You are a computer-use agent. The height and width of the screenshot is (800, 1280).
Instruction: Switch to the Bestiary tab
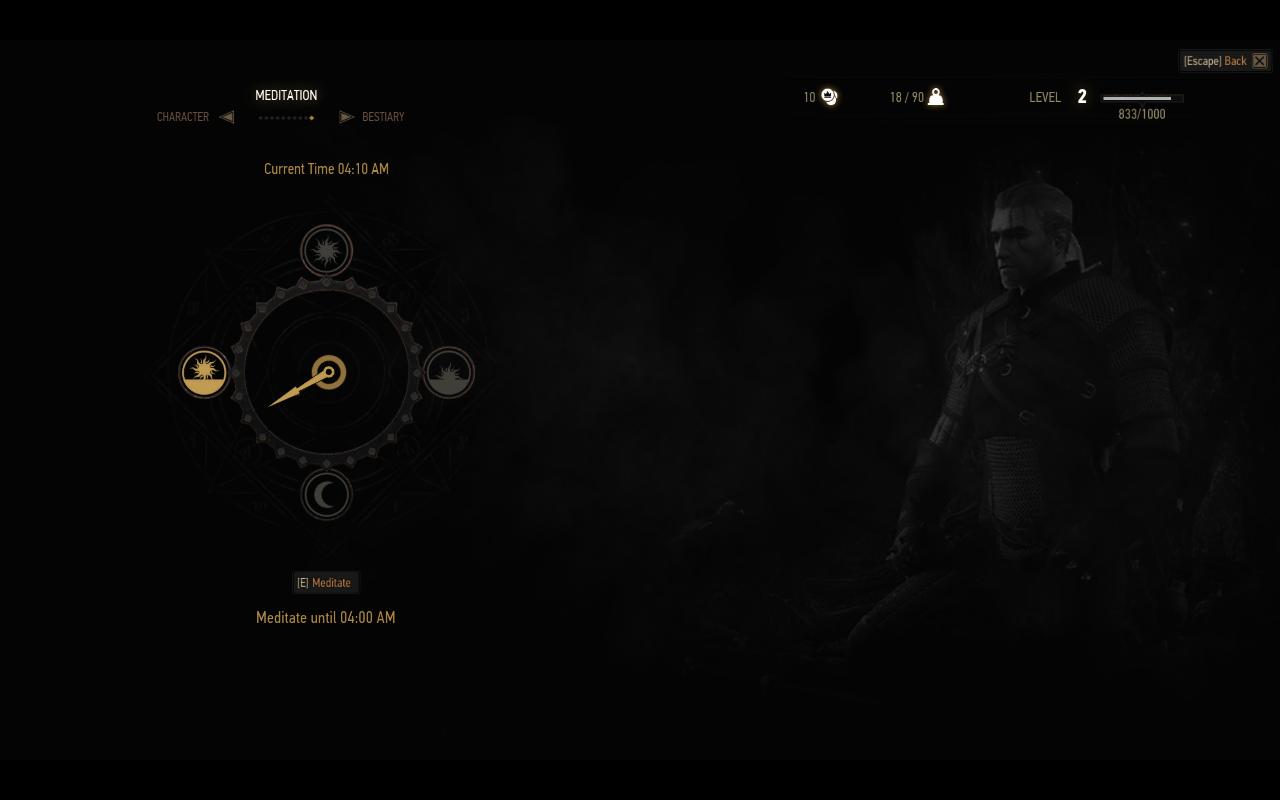pos(383,117)
